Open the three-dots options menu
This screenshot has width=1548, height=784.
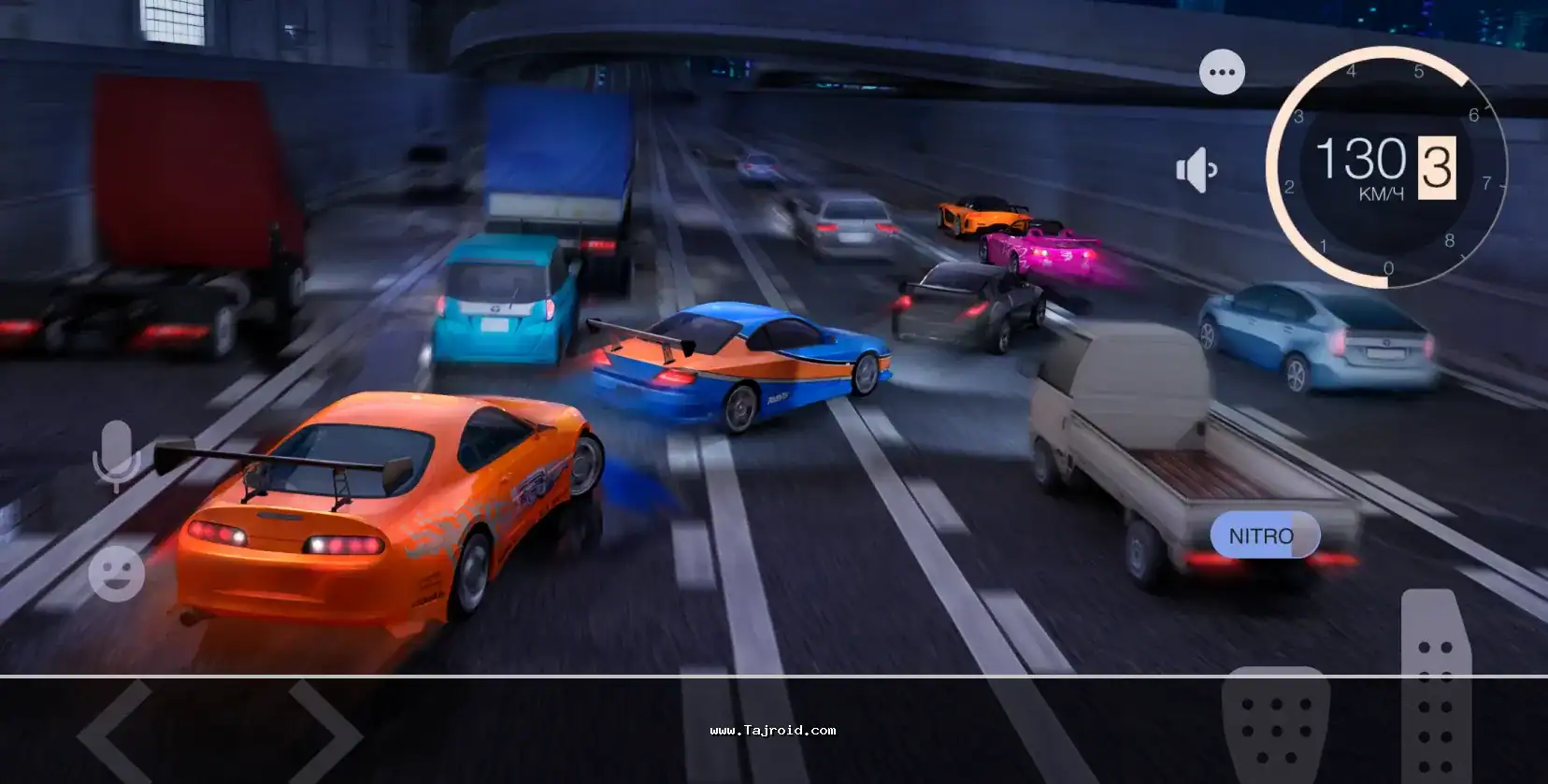click(1222, 72)
